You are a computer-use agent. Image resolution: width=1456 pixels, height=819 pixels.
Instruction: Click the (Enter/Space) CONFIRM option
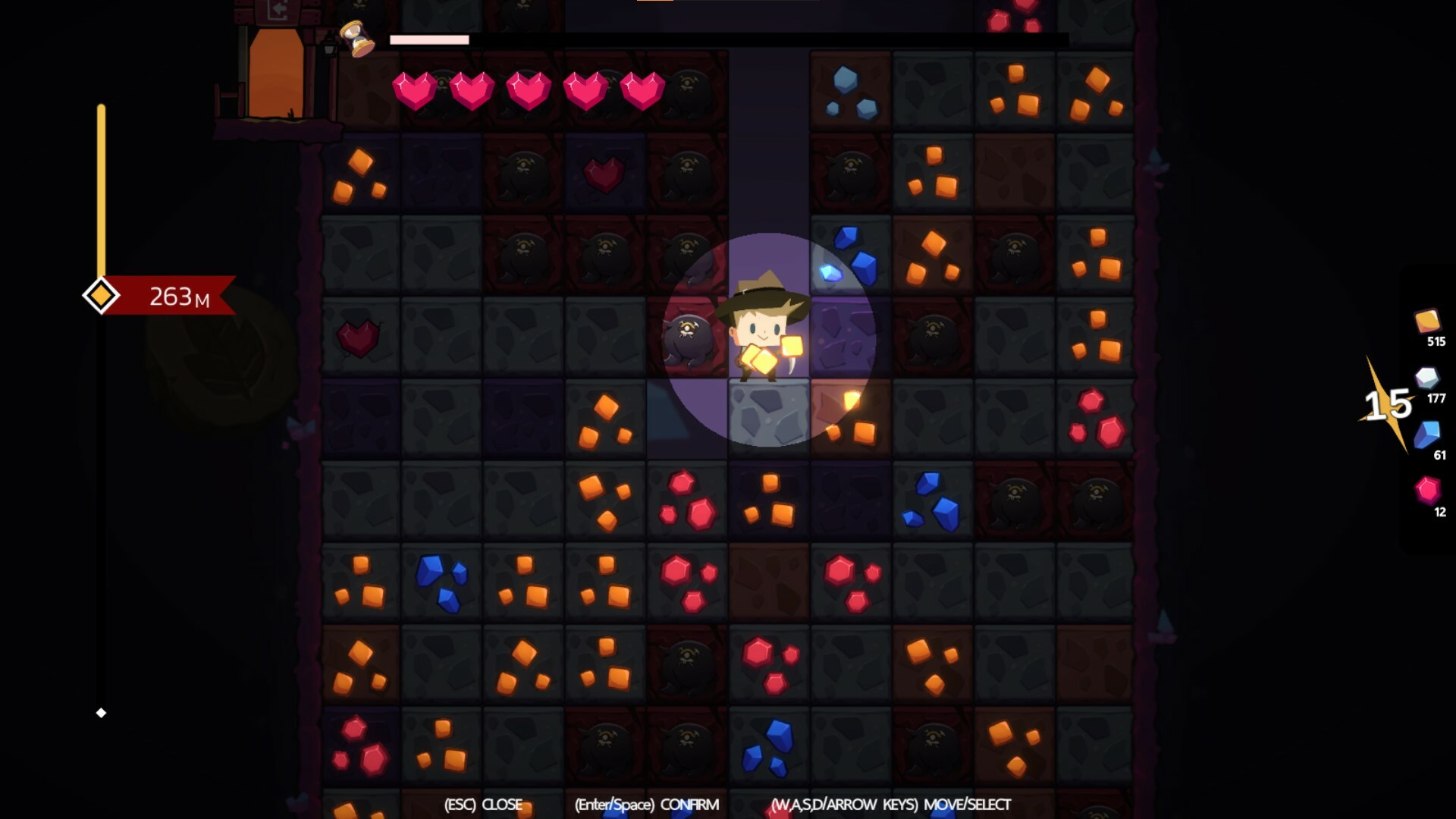pyautogui.click(x=646, y=805)
